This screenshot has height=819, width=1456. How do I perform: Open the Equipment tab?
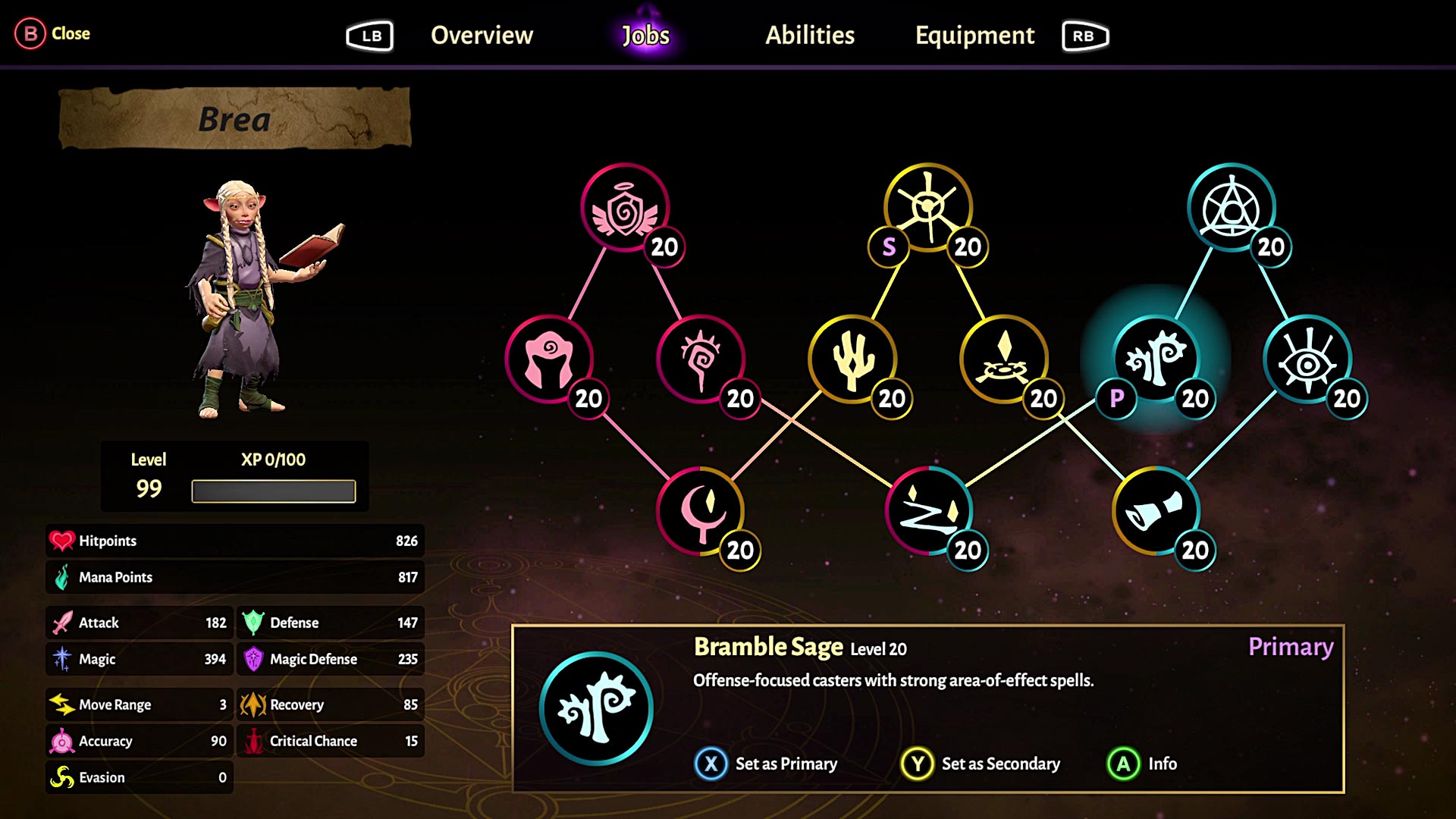(x=975, y=35)
